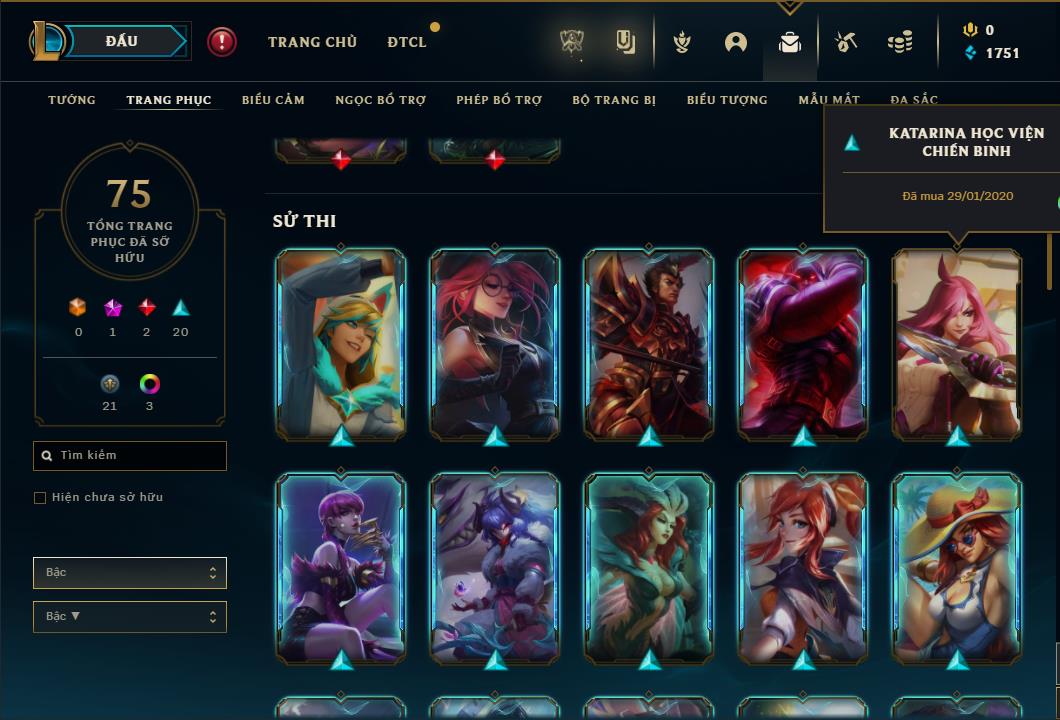The width and height of the screenshot is (1060, 720).
Task: Open the Bậc ▼ sort dropdown
Action: click(x=130, y=617)
